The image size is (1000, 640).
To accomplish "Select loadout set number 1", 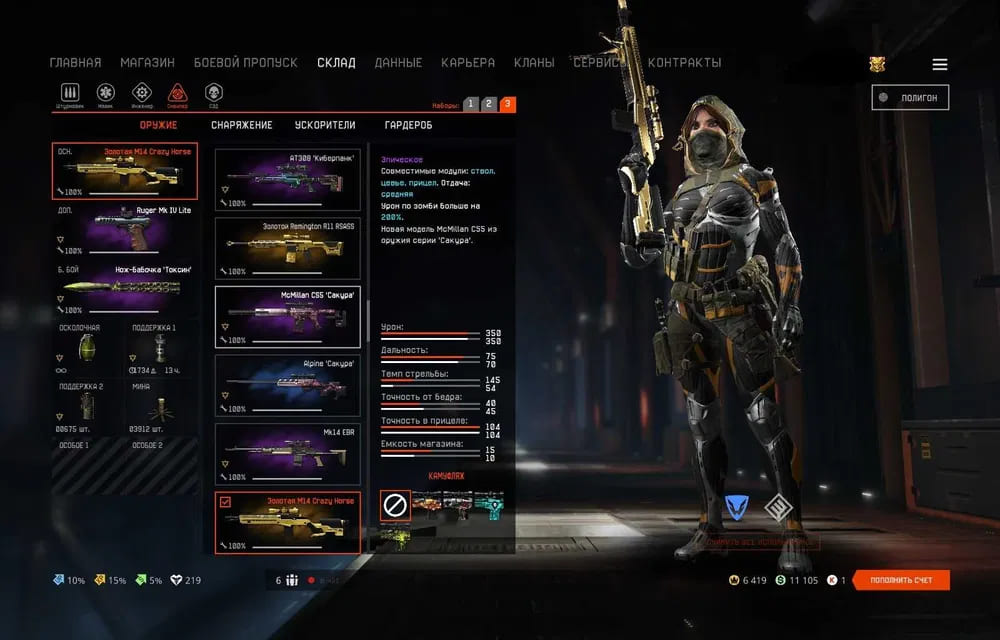I will [x=471, y=104].
